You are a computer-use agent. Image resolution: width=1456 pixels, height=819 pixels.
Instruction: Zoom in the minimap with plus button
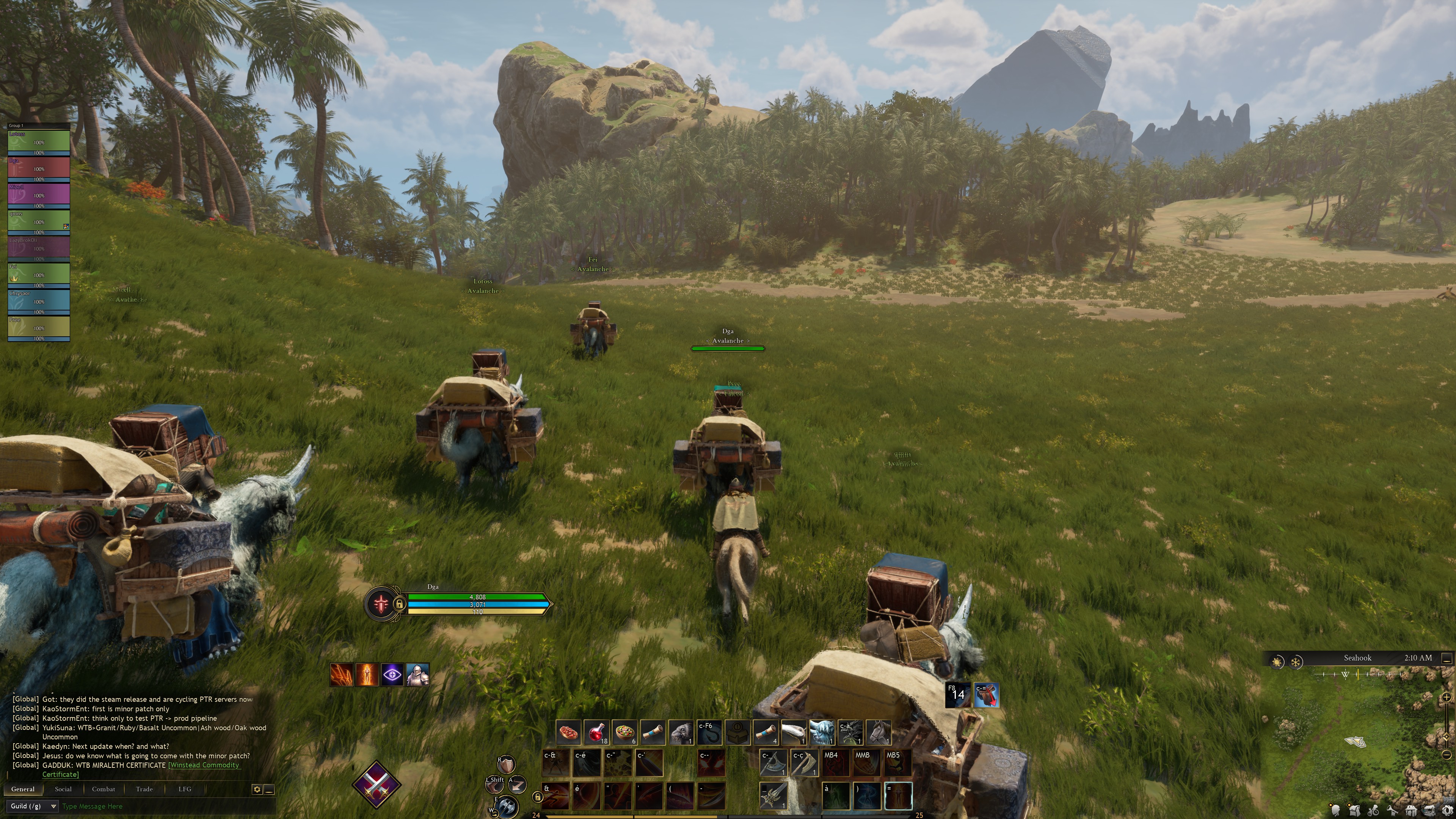click(x=1447, y=698)
